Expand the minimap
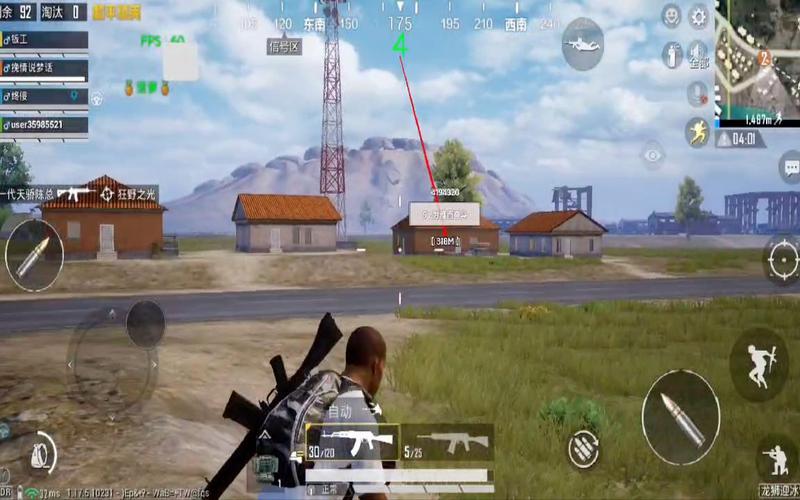This screenshot has height=500, width=800. (757, 58)
